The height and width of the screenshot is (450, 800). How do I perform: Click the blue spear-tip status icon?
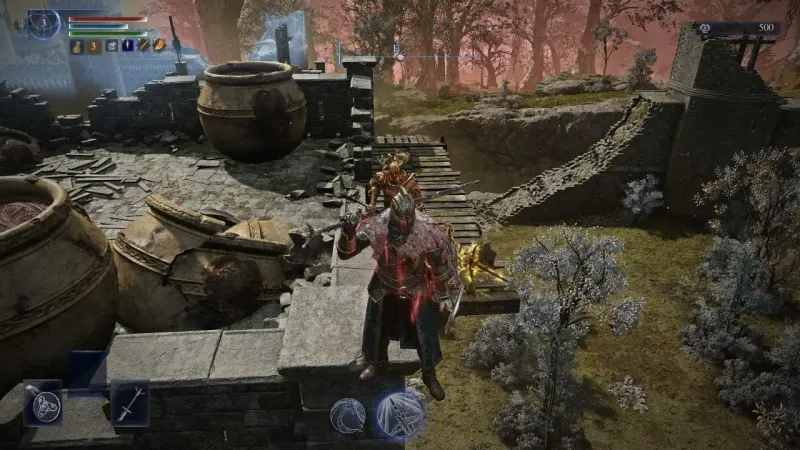click(x=127, y=46)
